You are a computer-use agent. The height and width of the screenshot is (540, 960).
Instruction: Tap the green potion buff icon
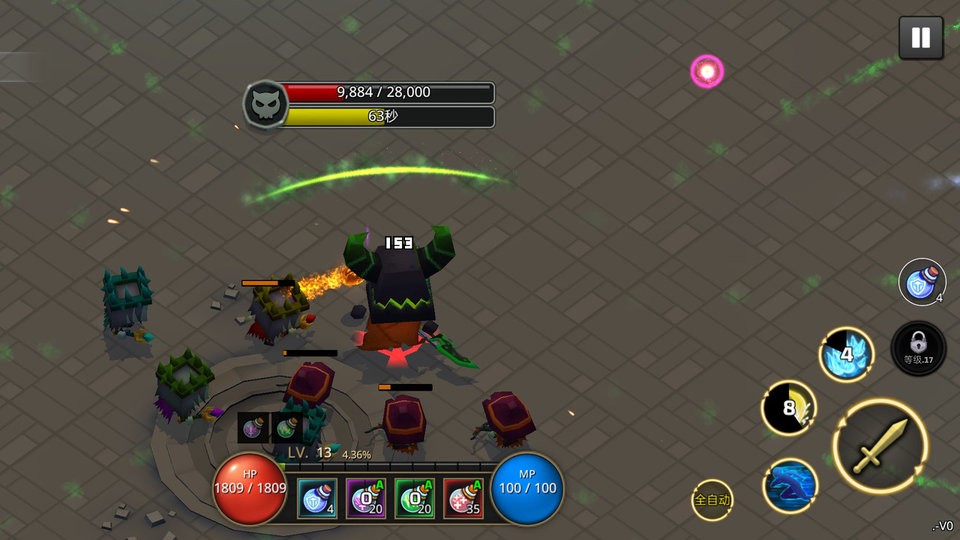pyautogui.click(x=286, y=427)
